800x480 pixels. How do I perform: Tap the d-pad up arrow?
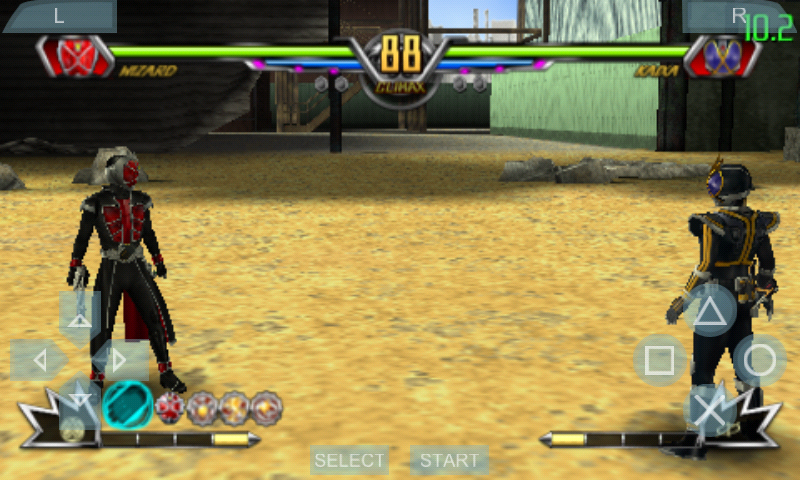tap(79, 313)
